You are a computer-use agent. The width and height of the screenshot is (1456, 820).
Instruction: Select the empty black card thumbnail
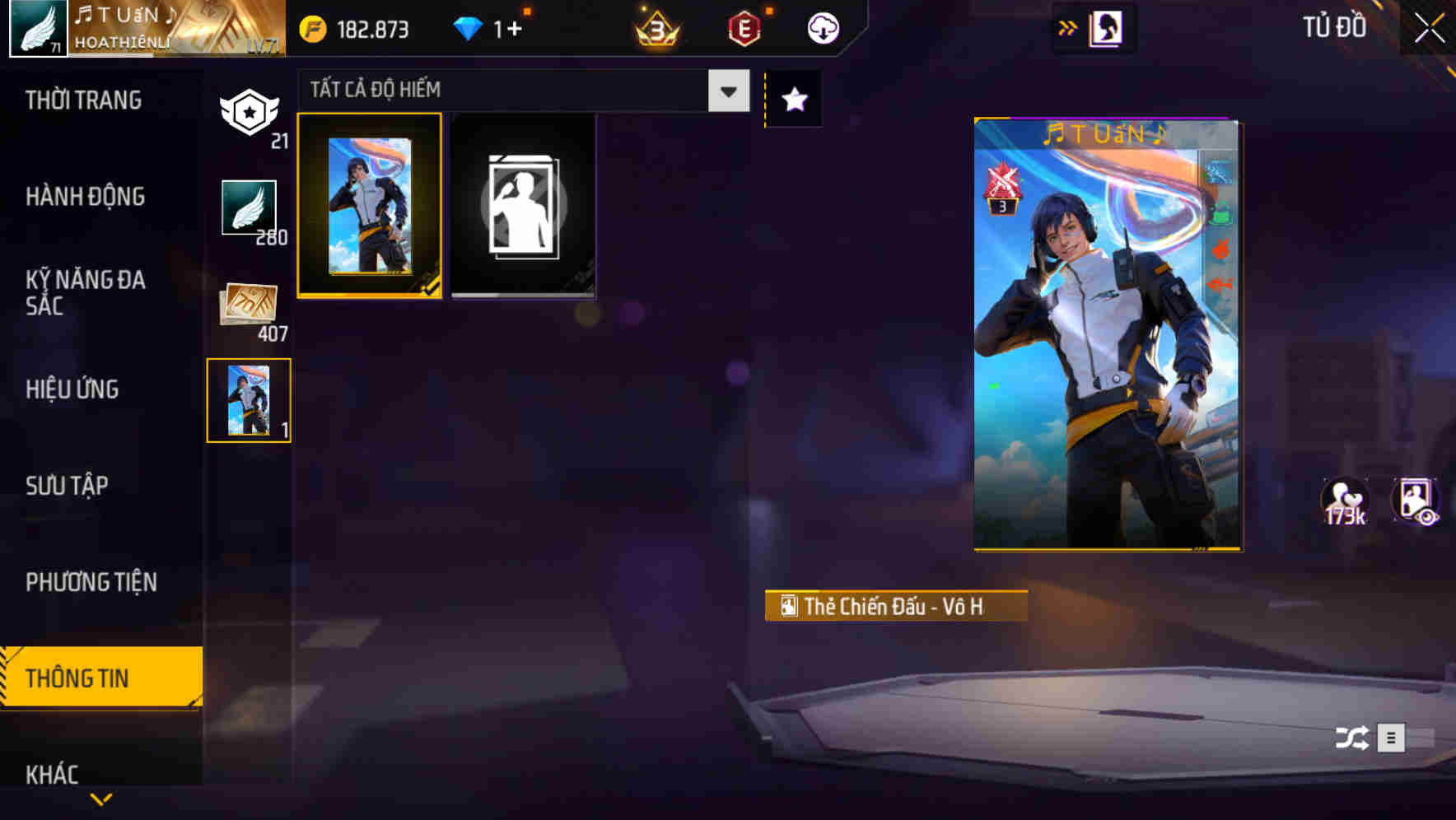coord(523,206)
